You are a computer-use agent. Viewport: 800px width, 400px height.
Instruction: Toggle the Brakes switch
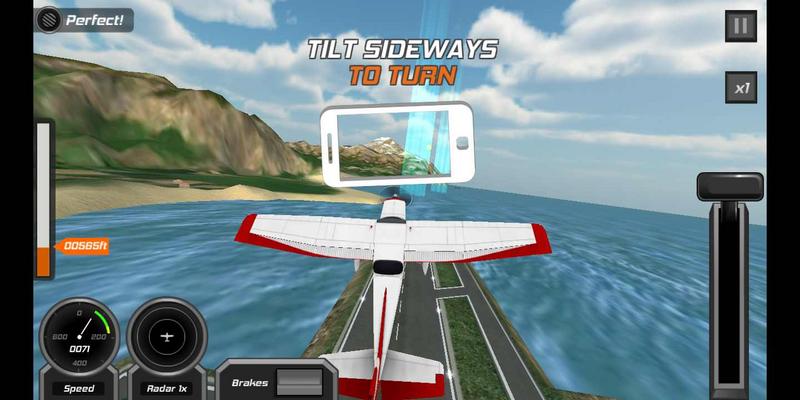(299, 382)
